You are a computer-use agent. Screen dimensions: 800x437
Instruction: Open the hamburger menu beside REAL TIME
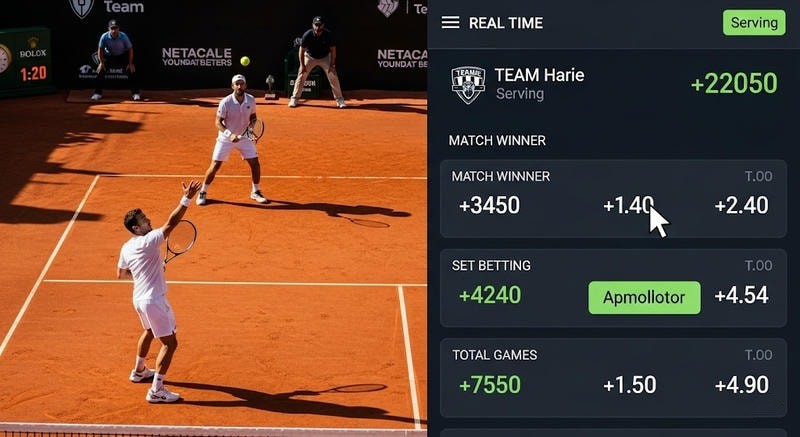(x=451, y=22)
